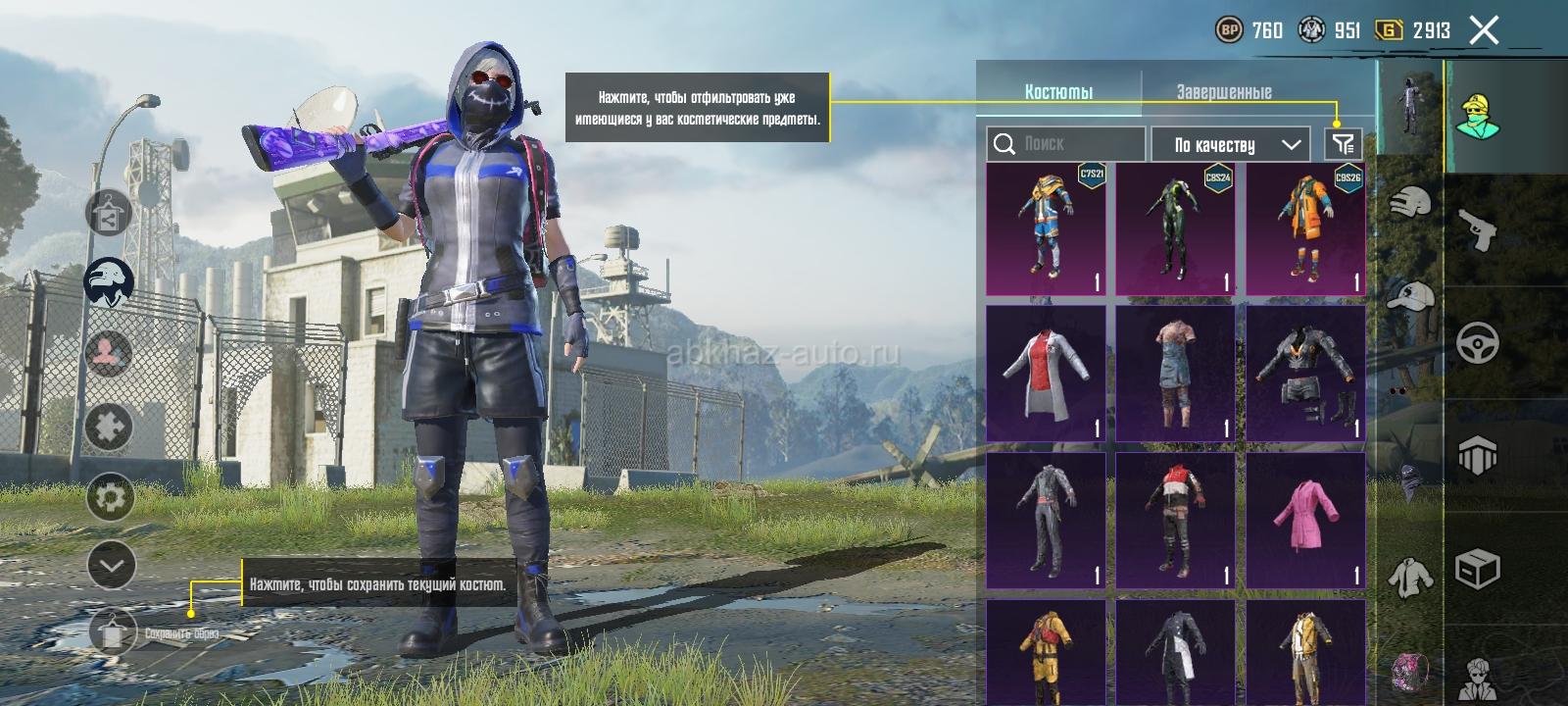Show the helmet subcategory

pos(1410,203)
